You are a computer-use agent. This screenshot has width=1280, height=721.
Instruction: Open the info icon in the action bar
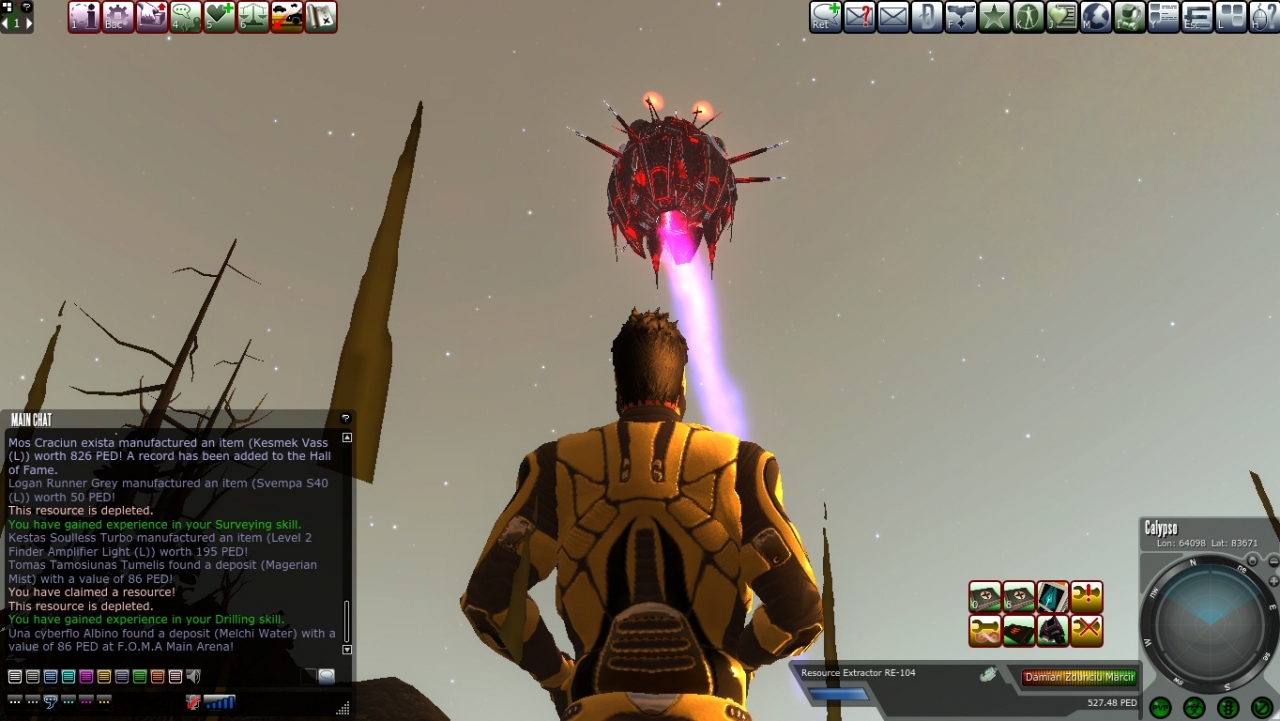(x=84, y=17)
